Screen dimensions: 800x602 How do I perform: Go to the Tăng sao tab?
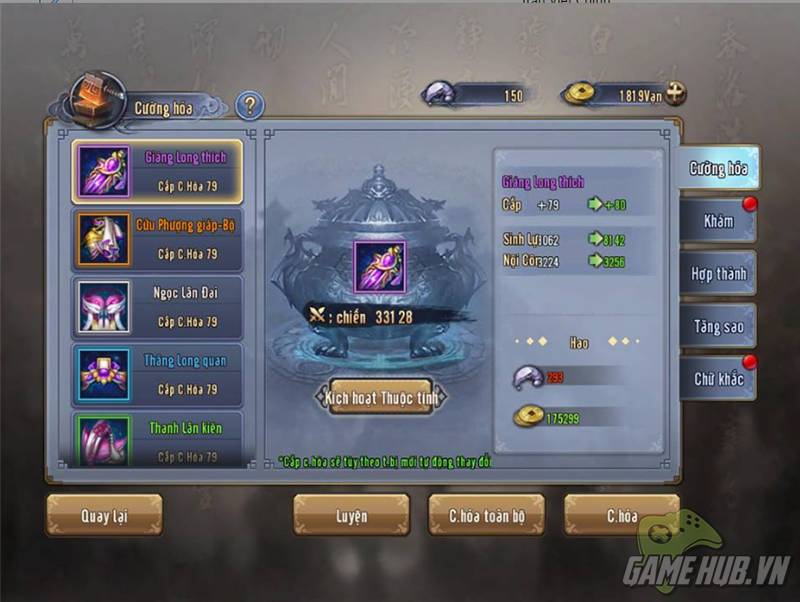point(718,326)
